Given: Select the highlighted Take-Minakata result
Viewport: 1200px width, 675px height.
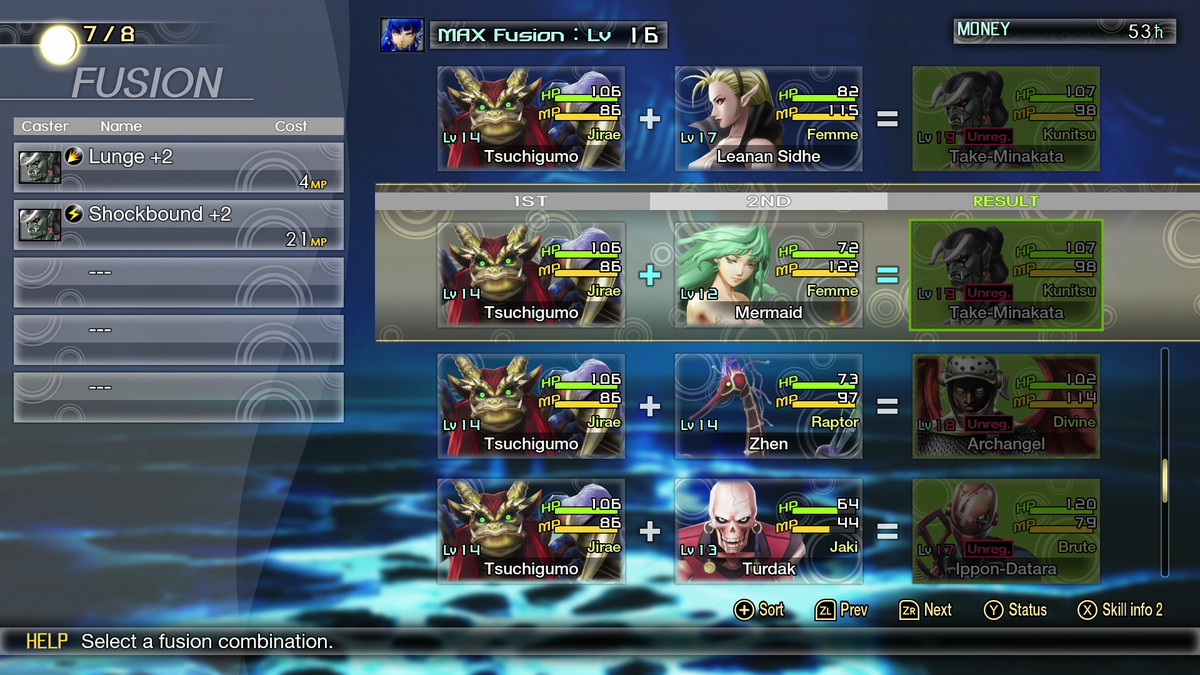Looking at the screenshot, I should 1006,275.
